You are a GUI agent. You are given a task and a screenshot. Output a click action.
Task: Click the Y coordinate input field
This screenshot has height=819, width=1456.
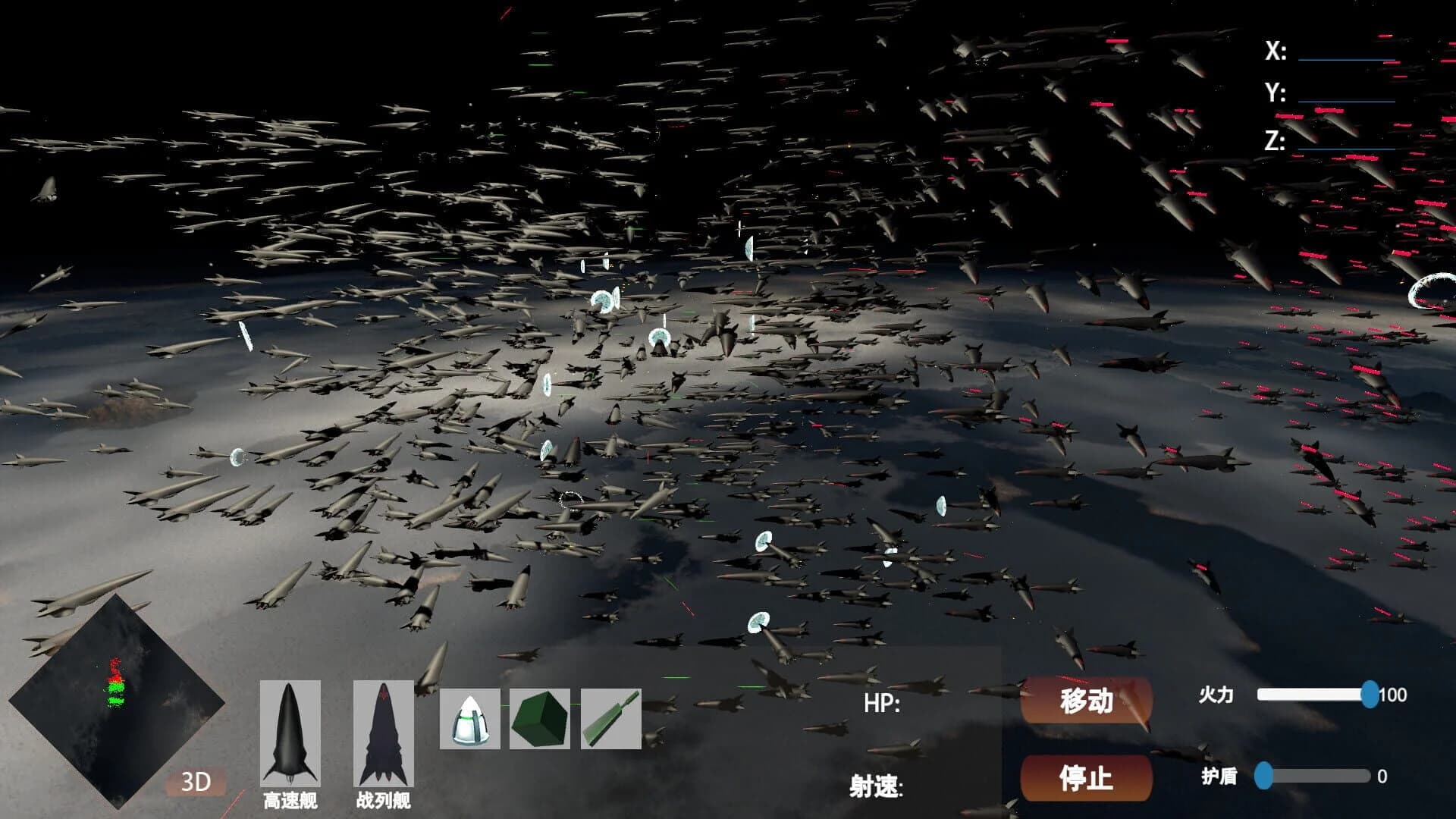coord(1346,96)
